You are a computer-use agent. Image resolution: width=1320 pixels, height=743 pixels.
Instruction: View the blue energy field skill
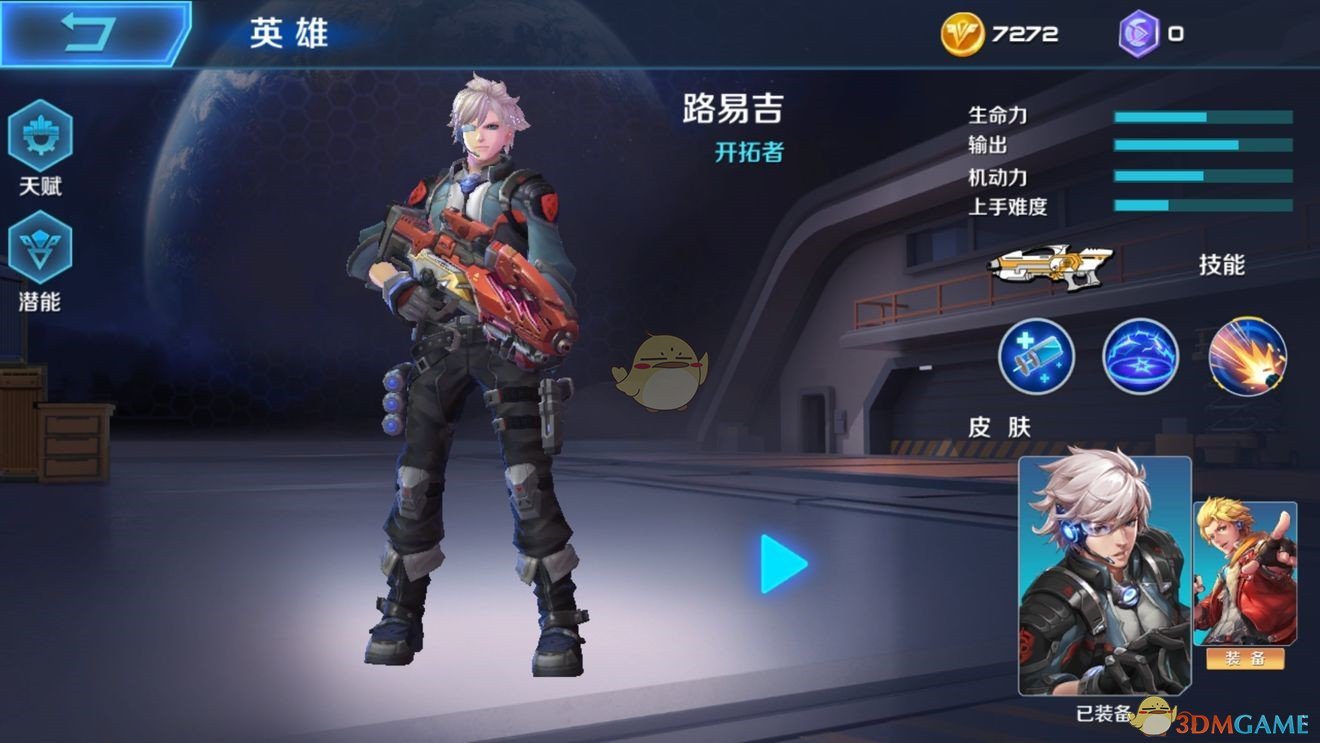1141,356
